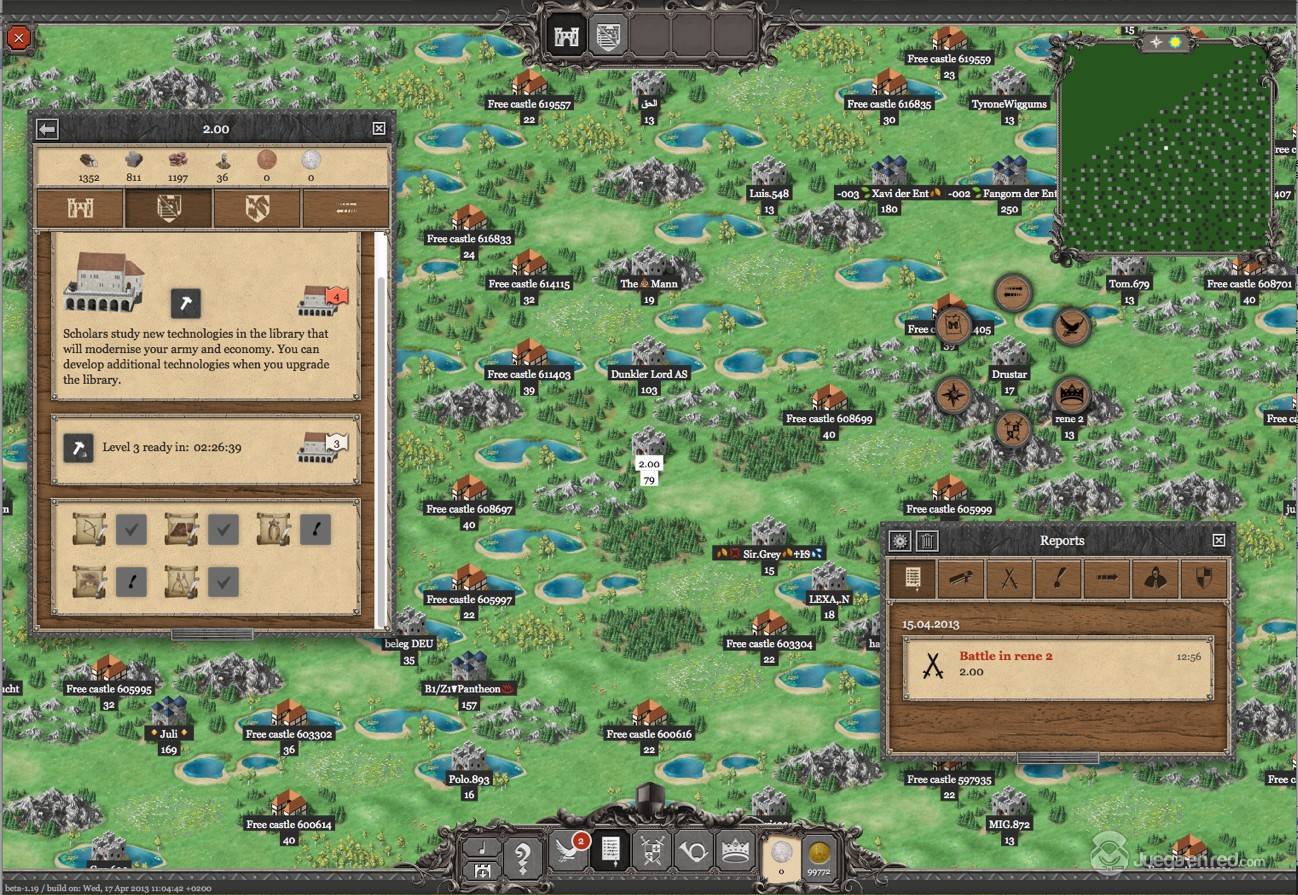The height and width of the screenshot is (895, 1298).
Task: Click the bow and arrow research scroll
Action: coord(89,529)
